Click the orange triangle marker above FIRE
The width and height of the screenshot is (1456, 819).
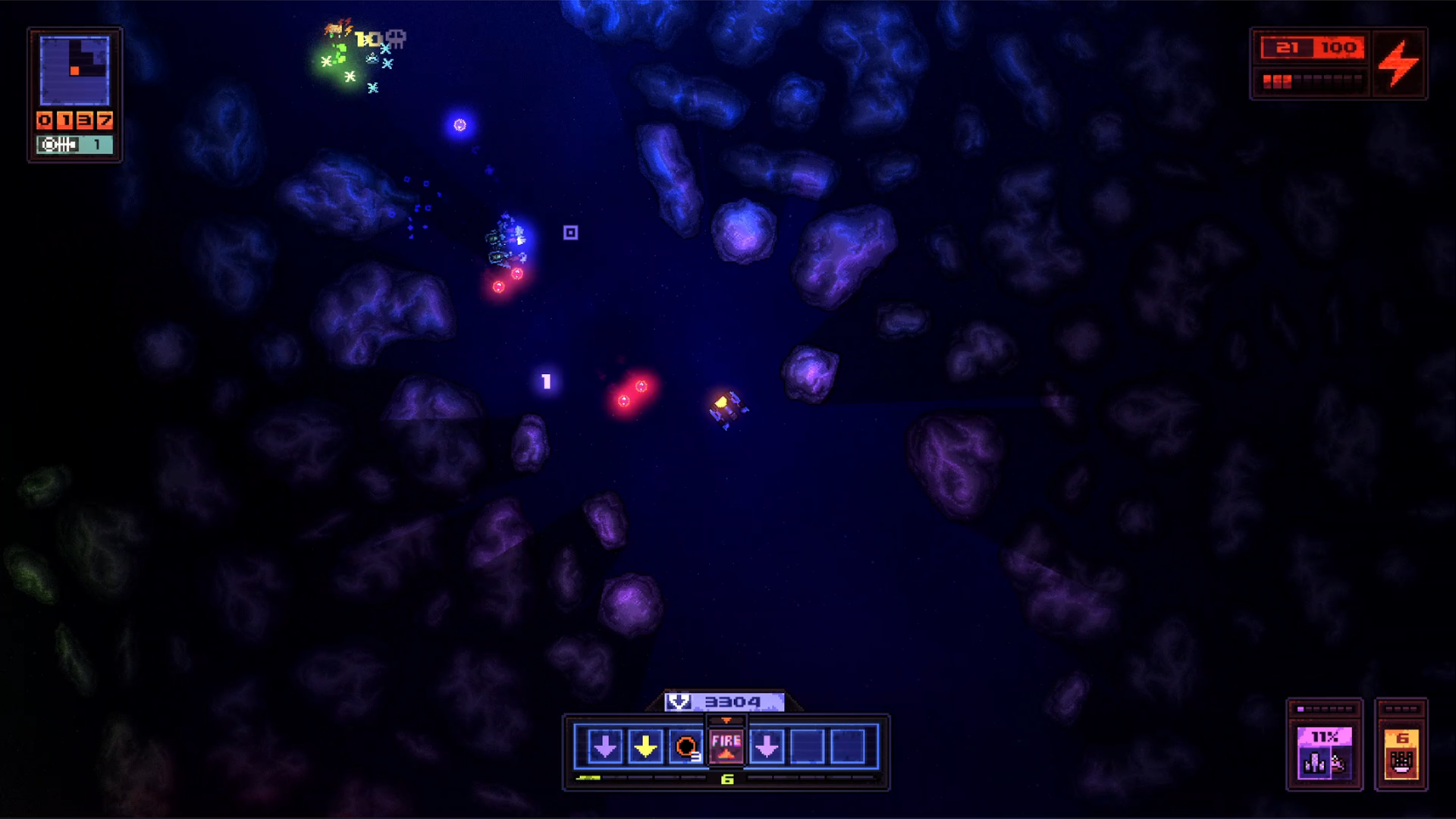726,720
